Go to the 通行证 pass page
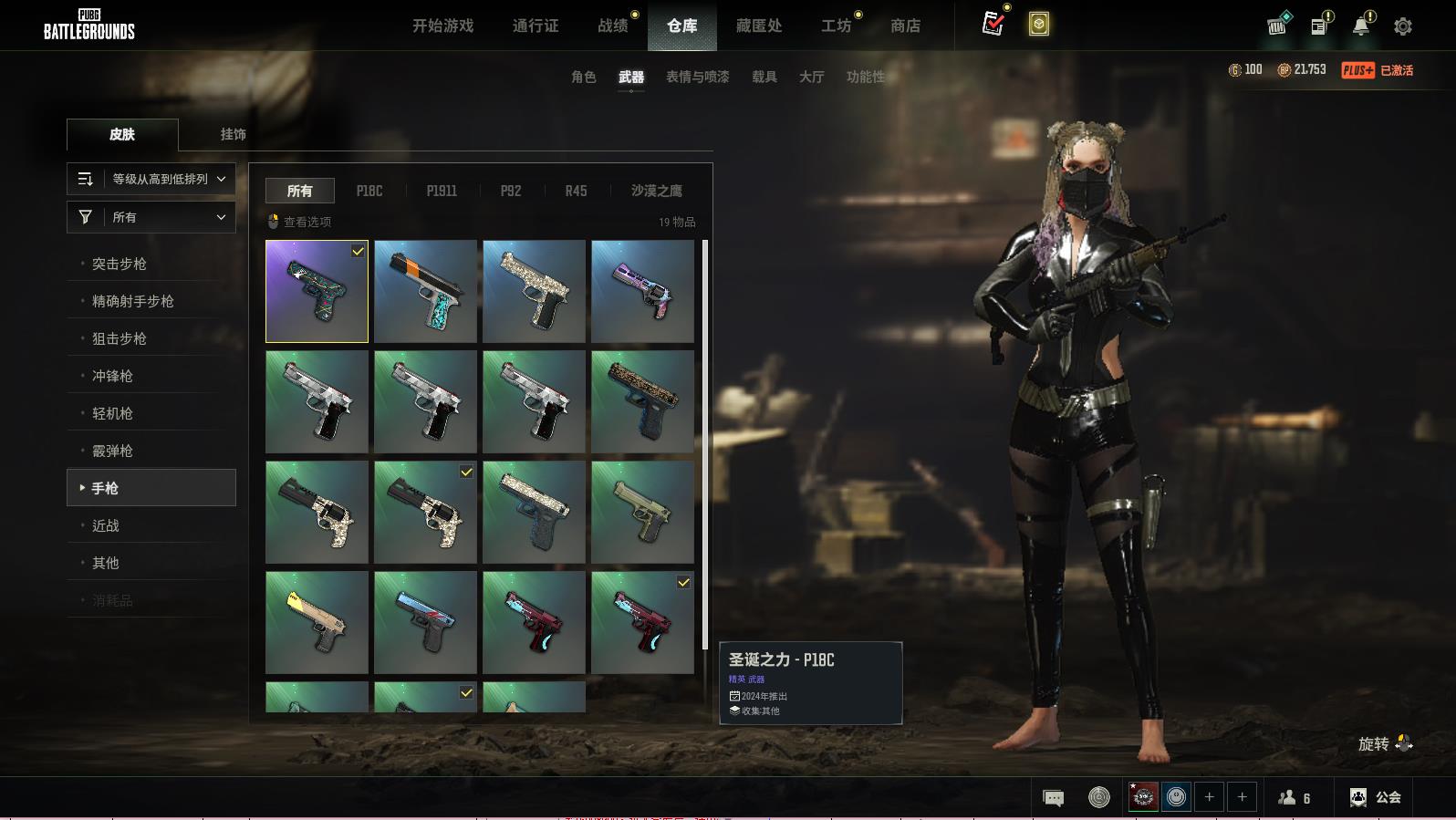The image size is (1456, 820). [x=536, y=26]
